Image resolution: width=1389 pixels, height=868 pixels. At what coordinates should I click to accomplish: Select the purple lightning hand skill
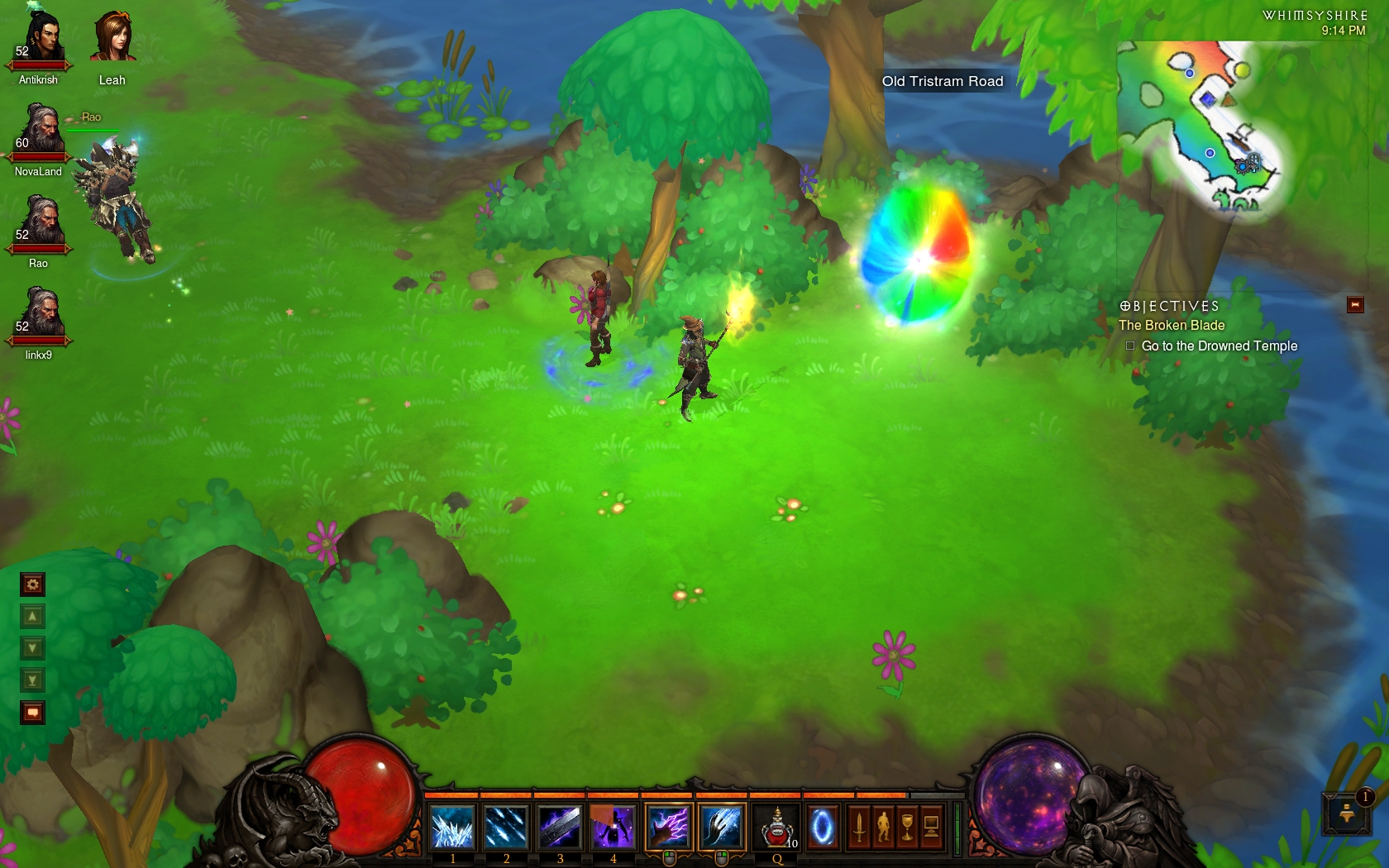coord(668,827)
